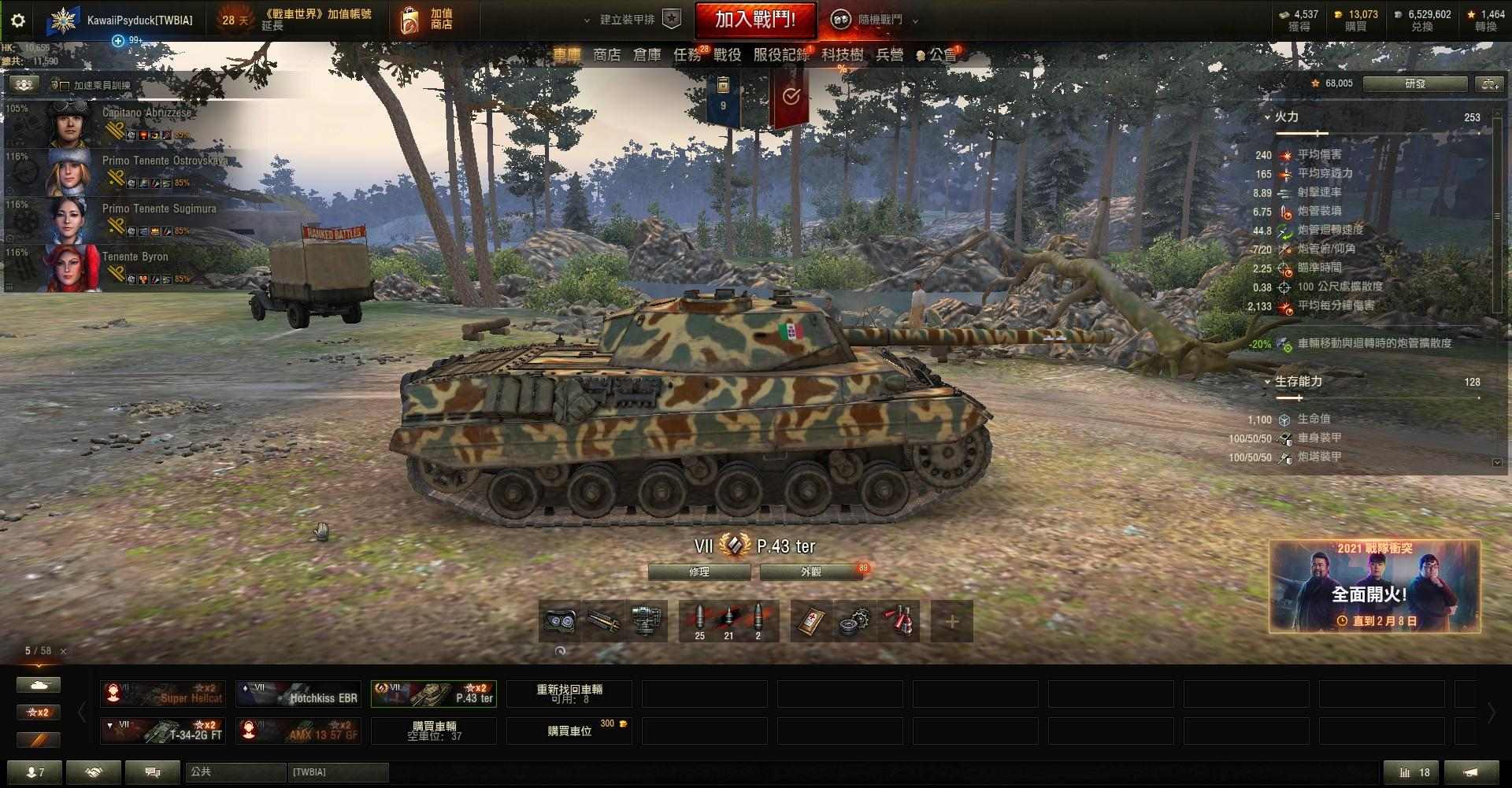Click the 外觀 appearance button
The image size is (1512, 788).
pyautogui.click(x=815, y=572)
